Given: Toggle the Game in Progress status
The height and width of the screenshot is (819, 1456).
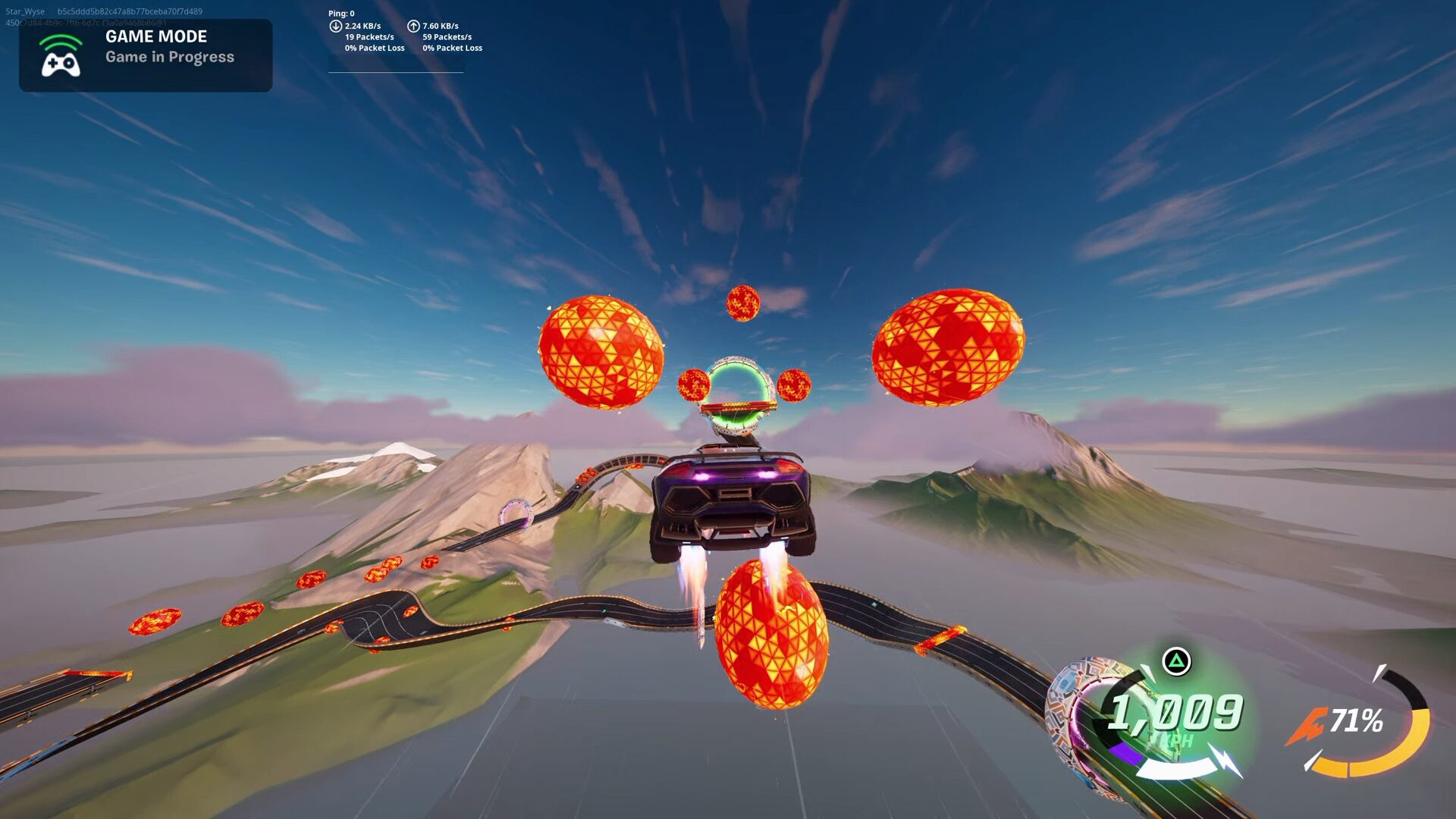Looking at the screenshot, I should (170, 56).
